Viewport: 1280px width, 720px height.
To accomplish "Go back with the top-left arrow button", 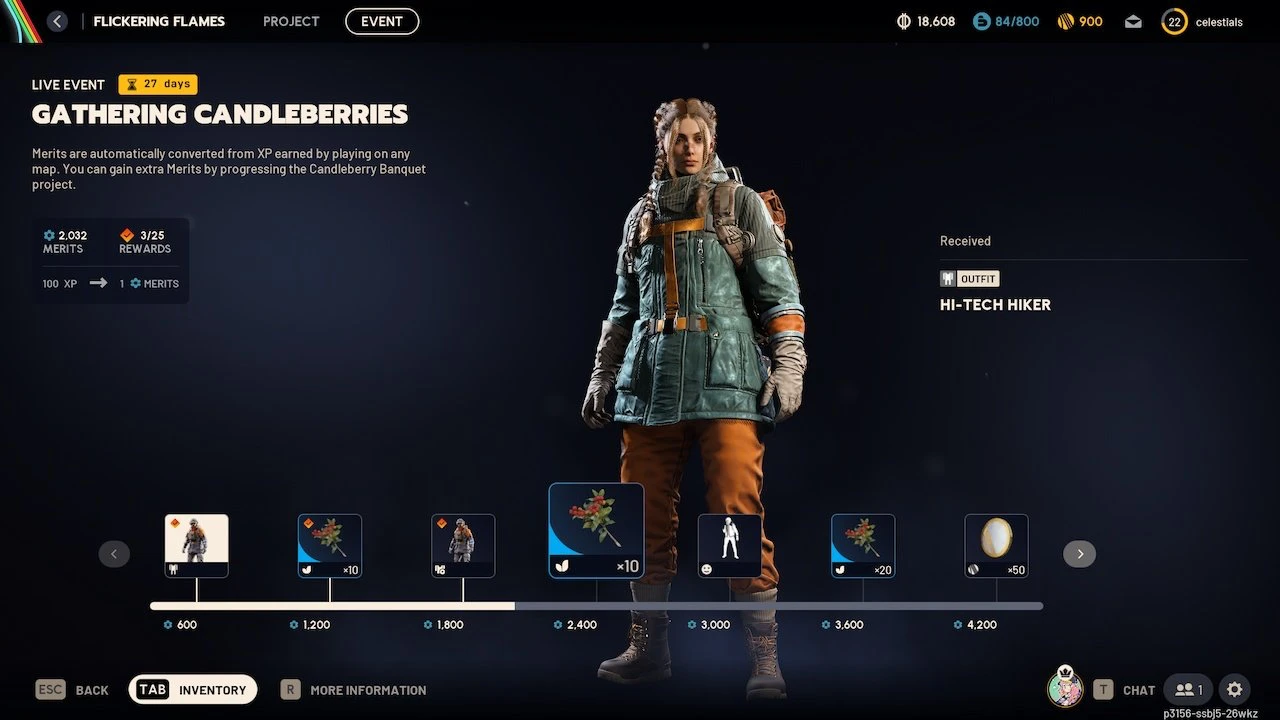I will point(57,21).
